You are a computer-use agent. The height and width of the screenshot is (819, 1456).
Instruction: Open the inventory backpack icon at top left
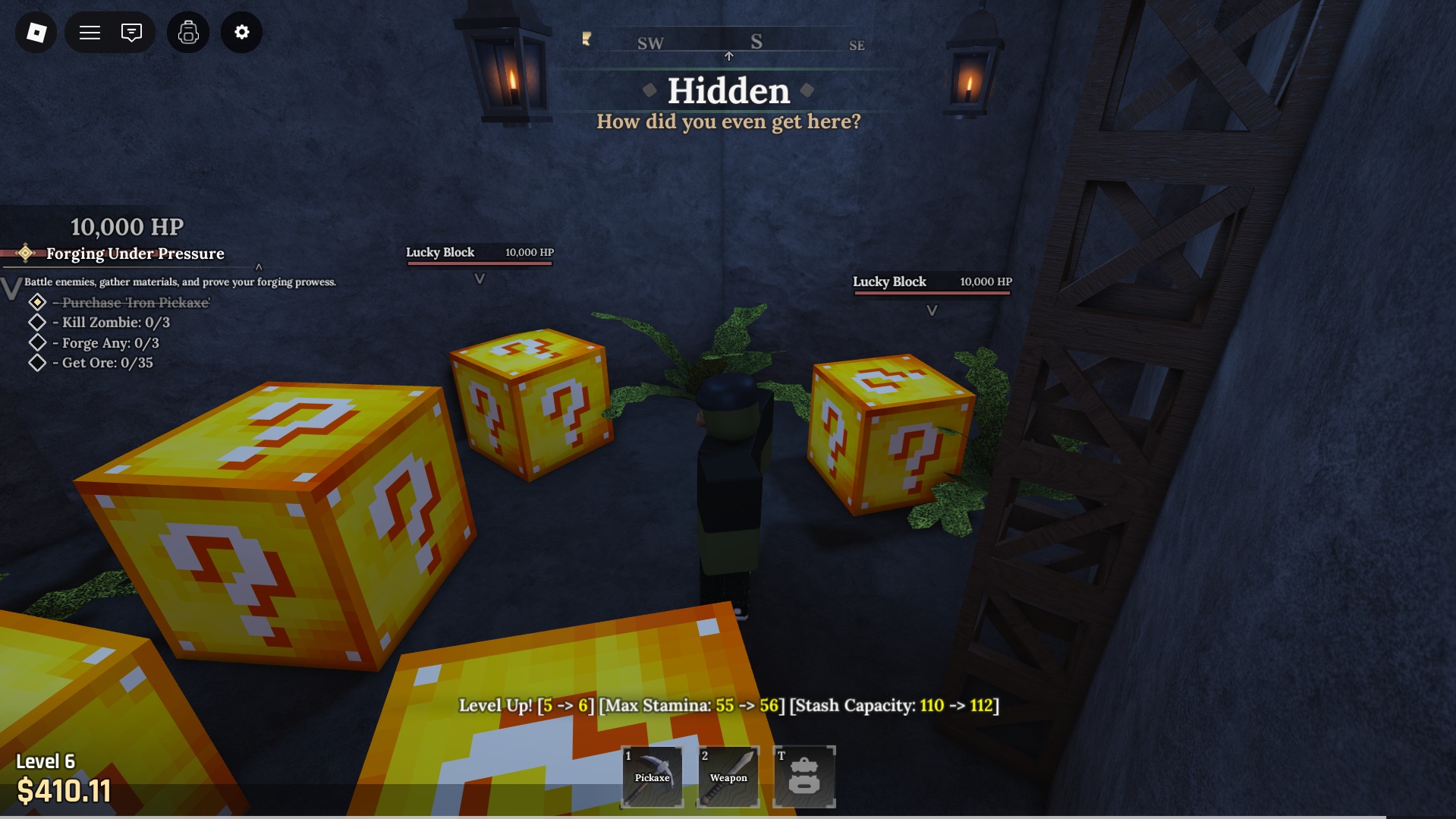coord(187,32)
